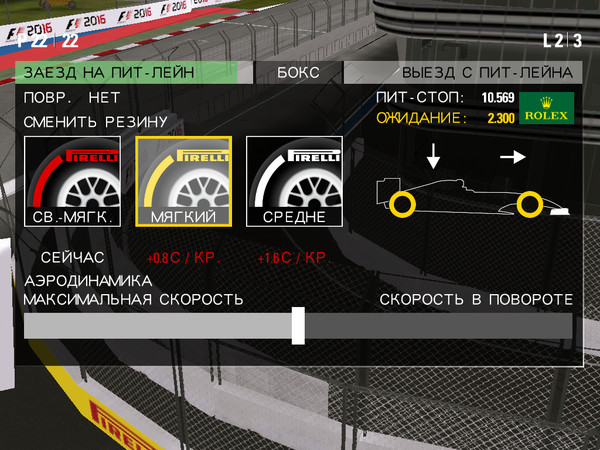Switch to the ЗАЕЗД НА ПИТ-ЛЕЙН tab
The width and height of the screenshot is (600, 450).
click(x=126, y=73)
